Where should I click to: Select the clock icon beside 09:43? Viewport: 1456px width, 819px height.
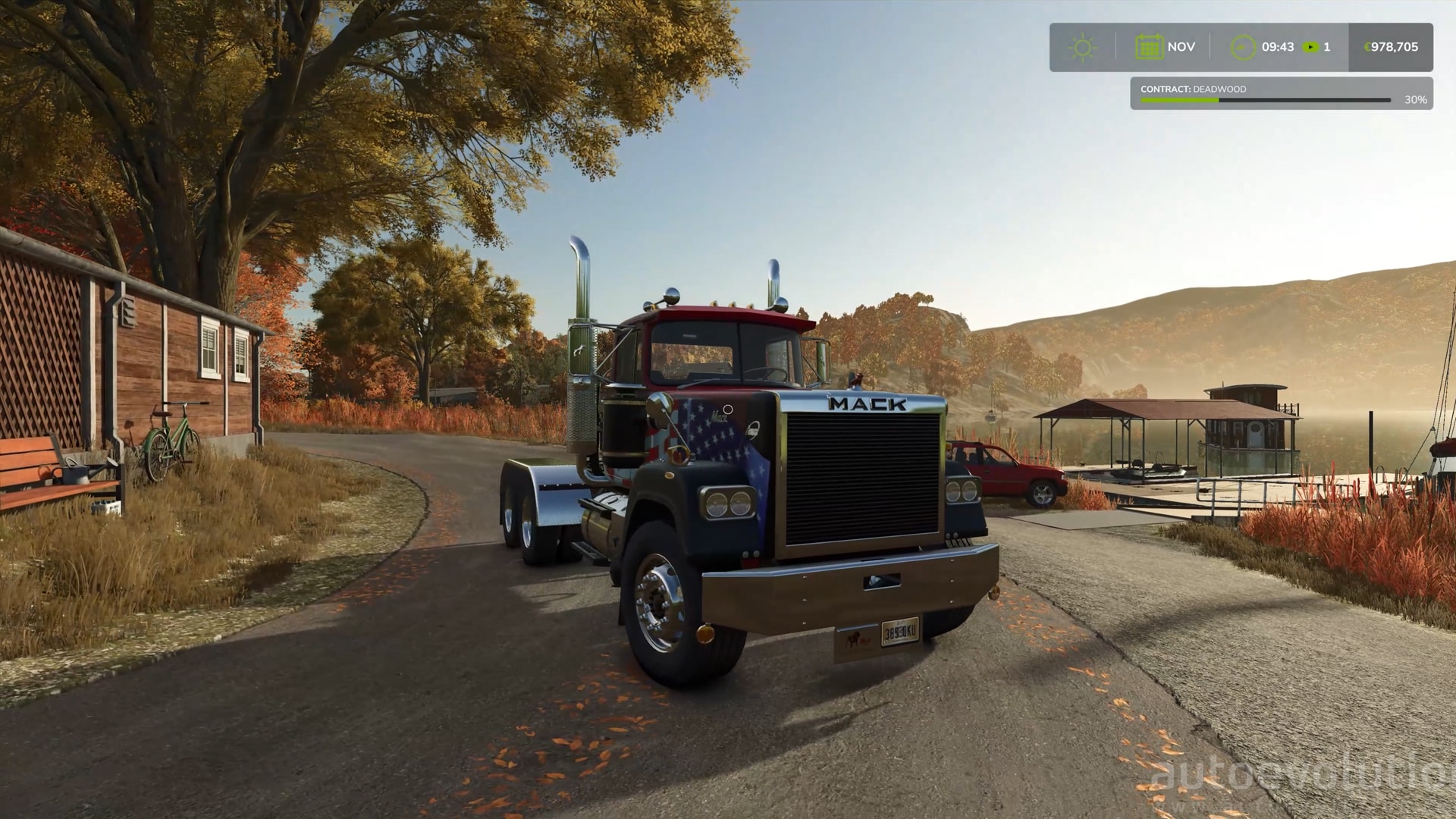[x=1242, y=47]
